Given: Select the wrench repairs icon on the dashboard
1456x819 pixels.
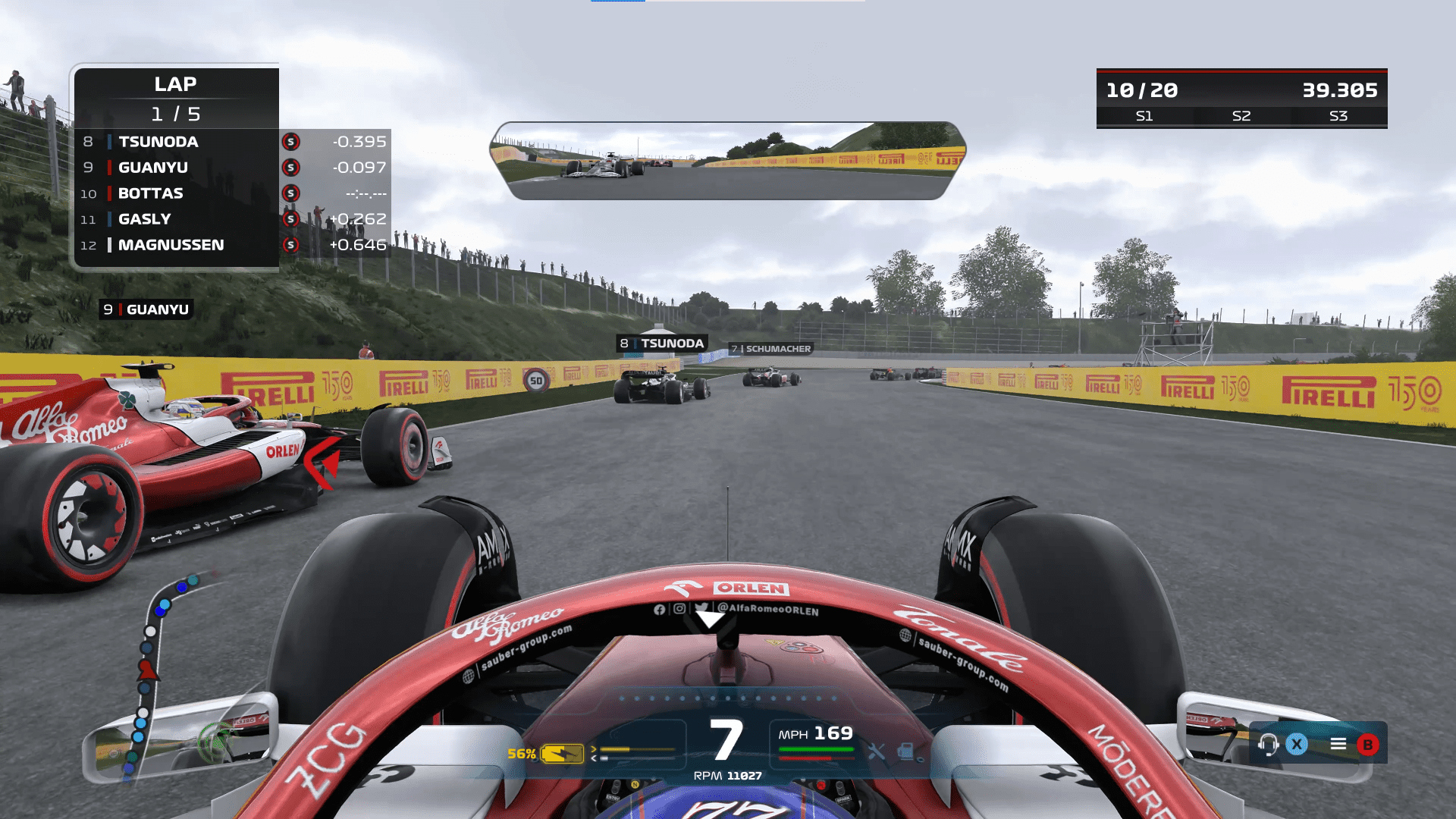Looking at the screenshot, I should coord(877,753).
